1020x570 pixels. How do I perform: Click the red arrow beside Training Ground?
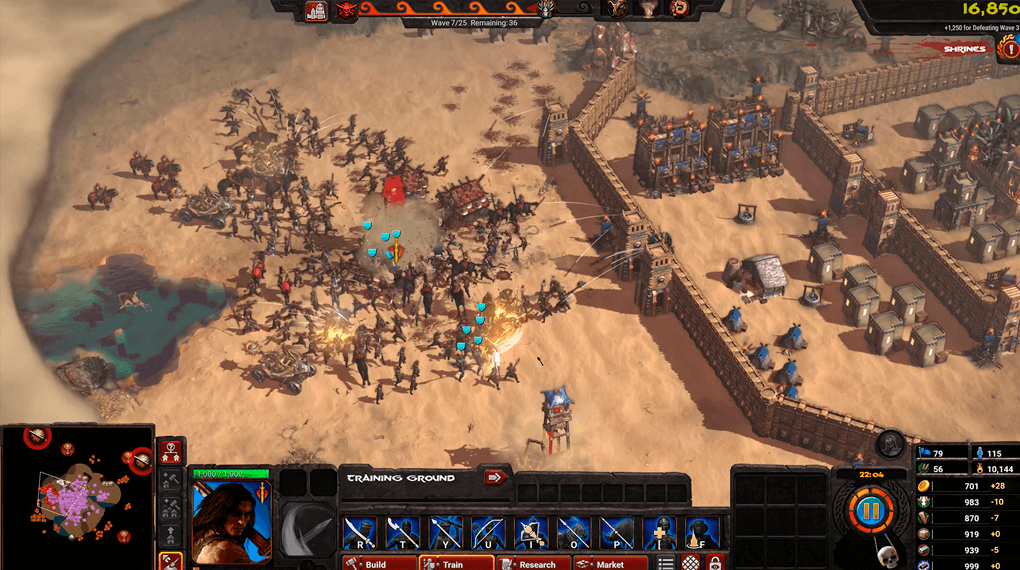coord(496,477)
